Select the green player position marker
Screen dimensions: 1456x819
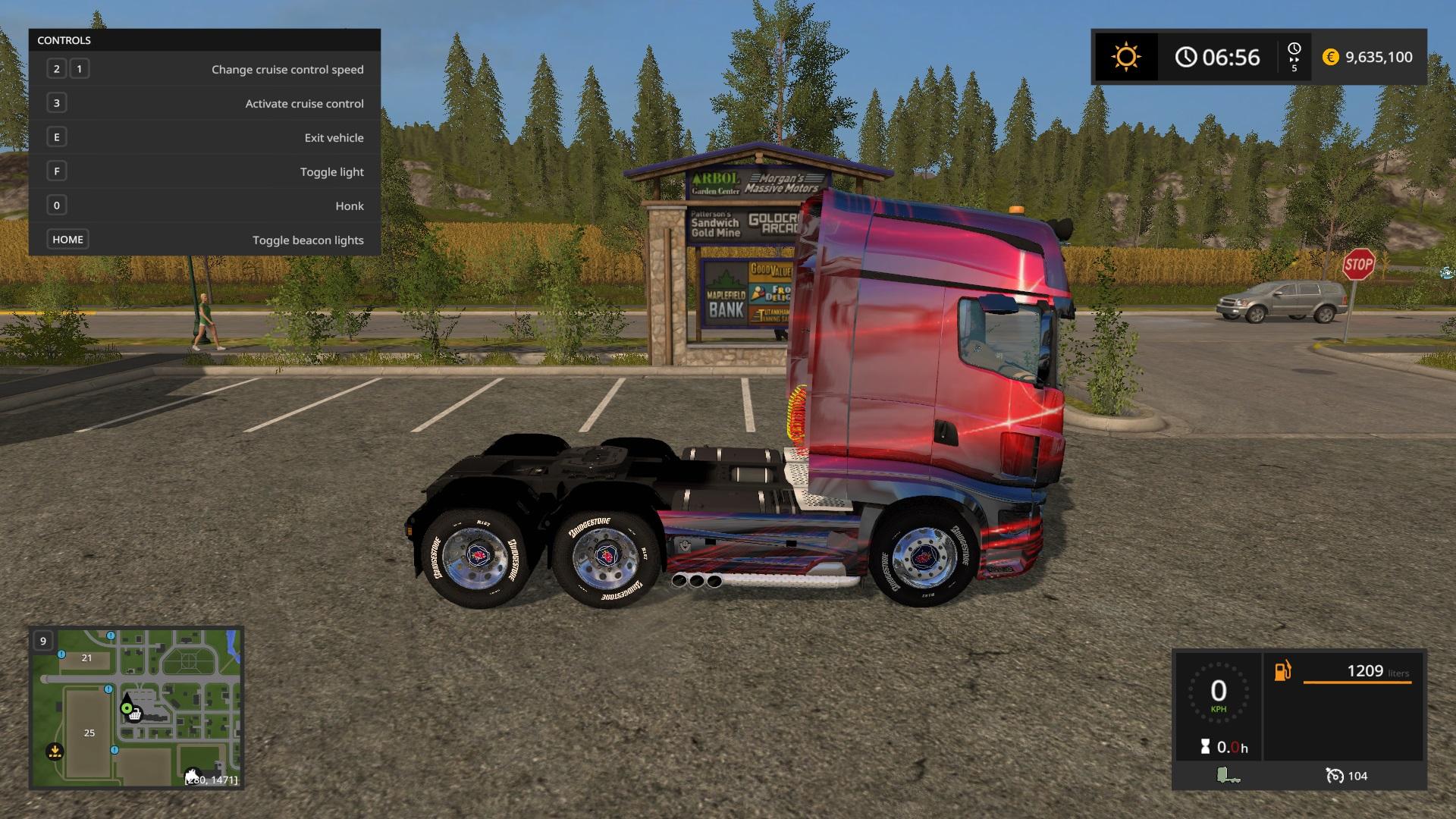click(126, 708)
